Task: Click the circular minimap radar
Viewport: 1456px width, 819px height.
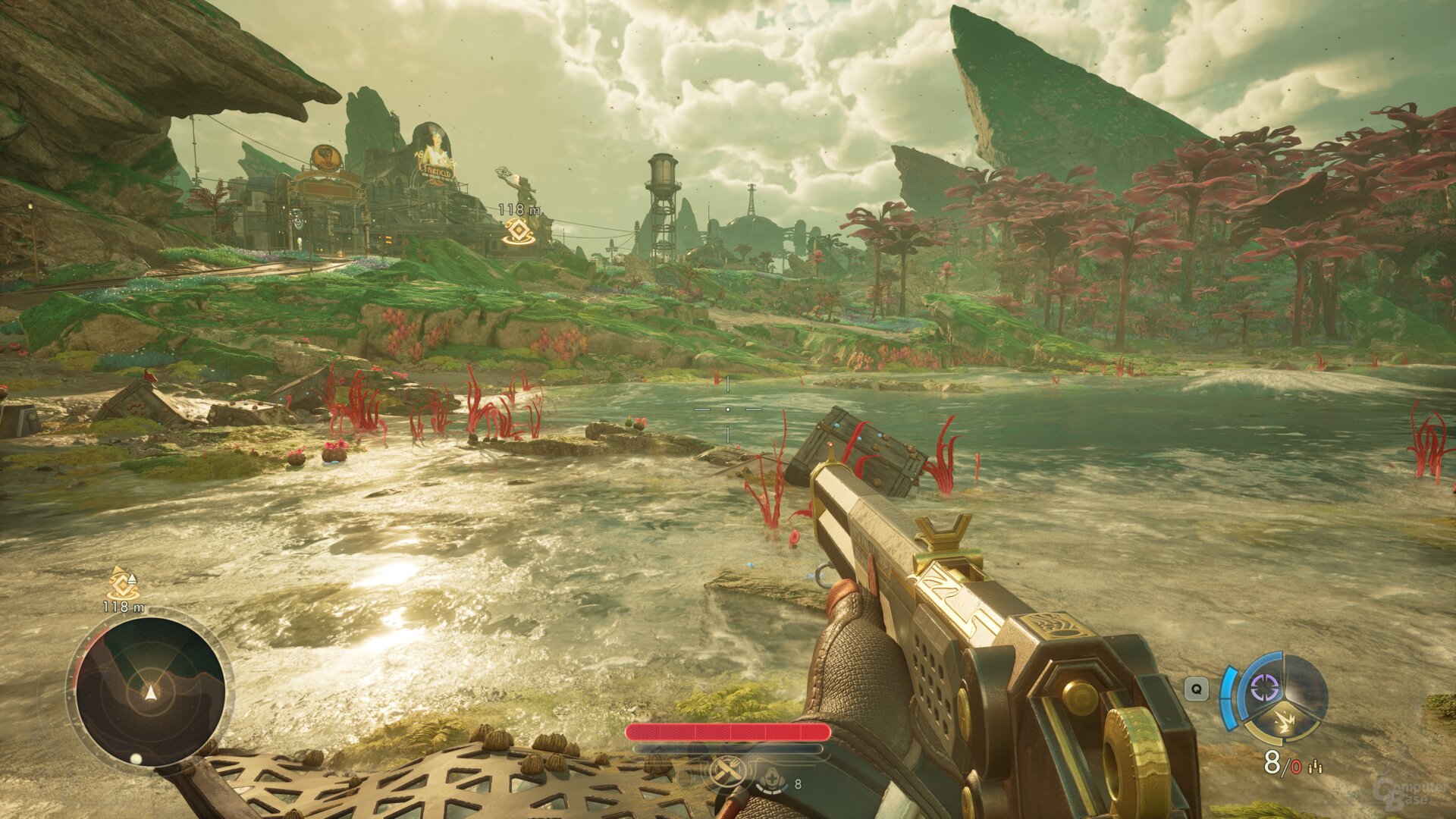Action: tap(150, 691)
